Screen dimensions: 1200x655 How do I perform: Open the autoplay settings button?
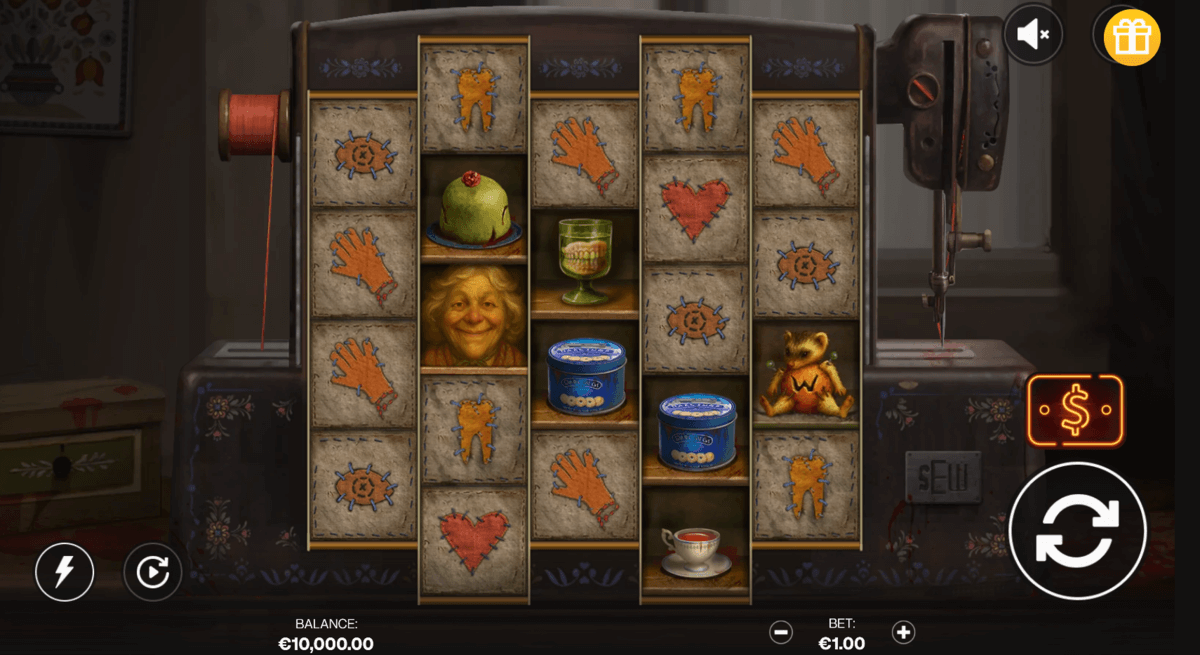click(152, 572)
